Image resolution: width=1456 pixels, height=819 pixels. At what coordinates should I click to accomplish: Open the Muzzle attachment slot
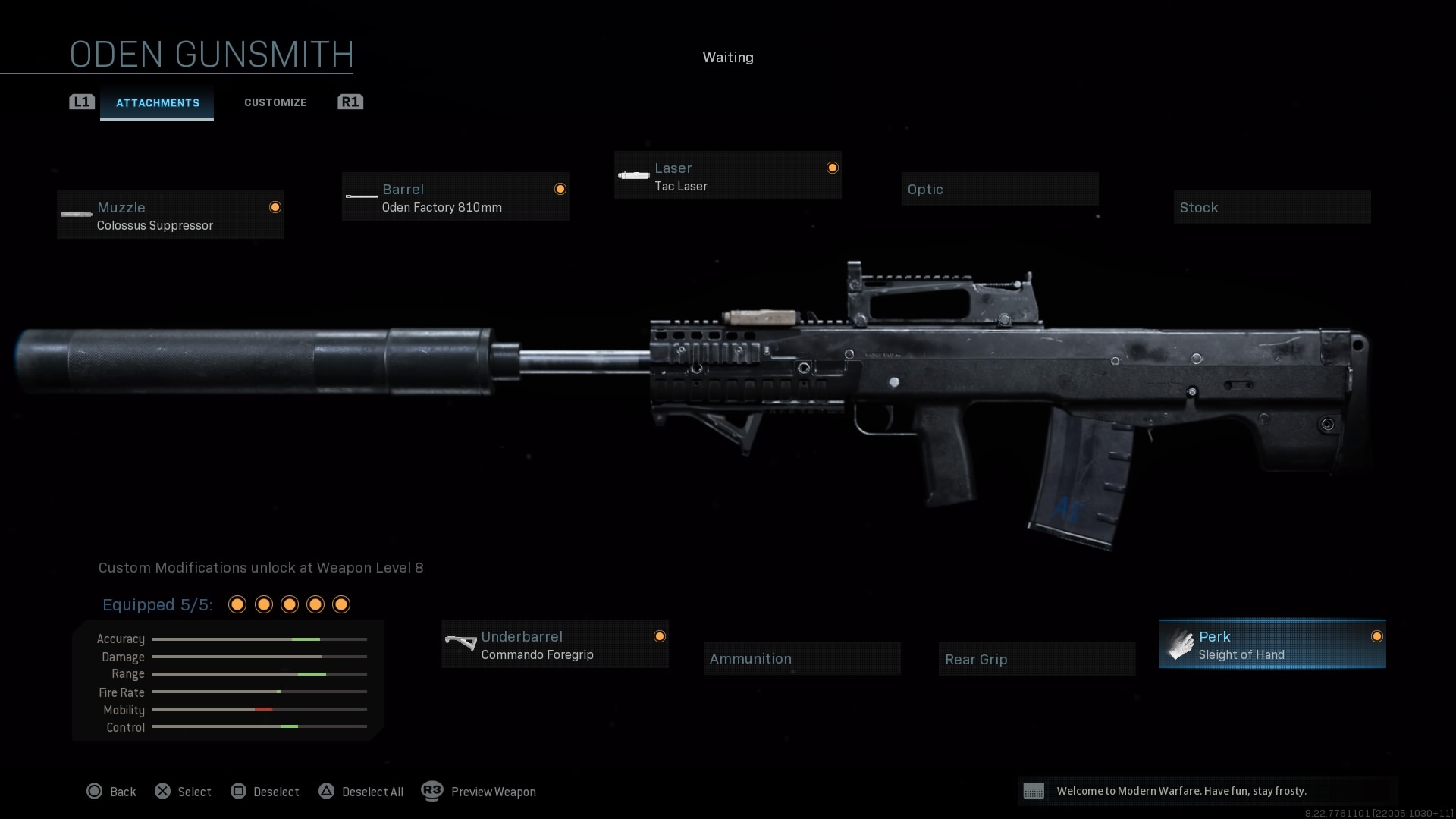pyautogui.click(x=170, y=215)
